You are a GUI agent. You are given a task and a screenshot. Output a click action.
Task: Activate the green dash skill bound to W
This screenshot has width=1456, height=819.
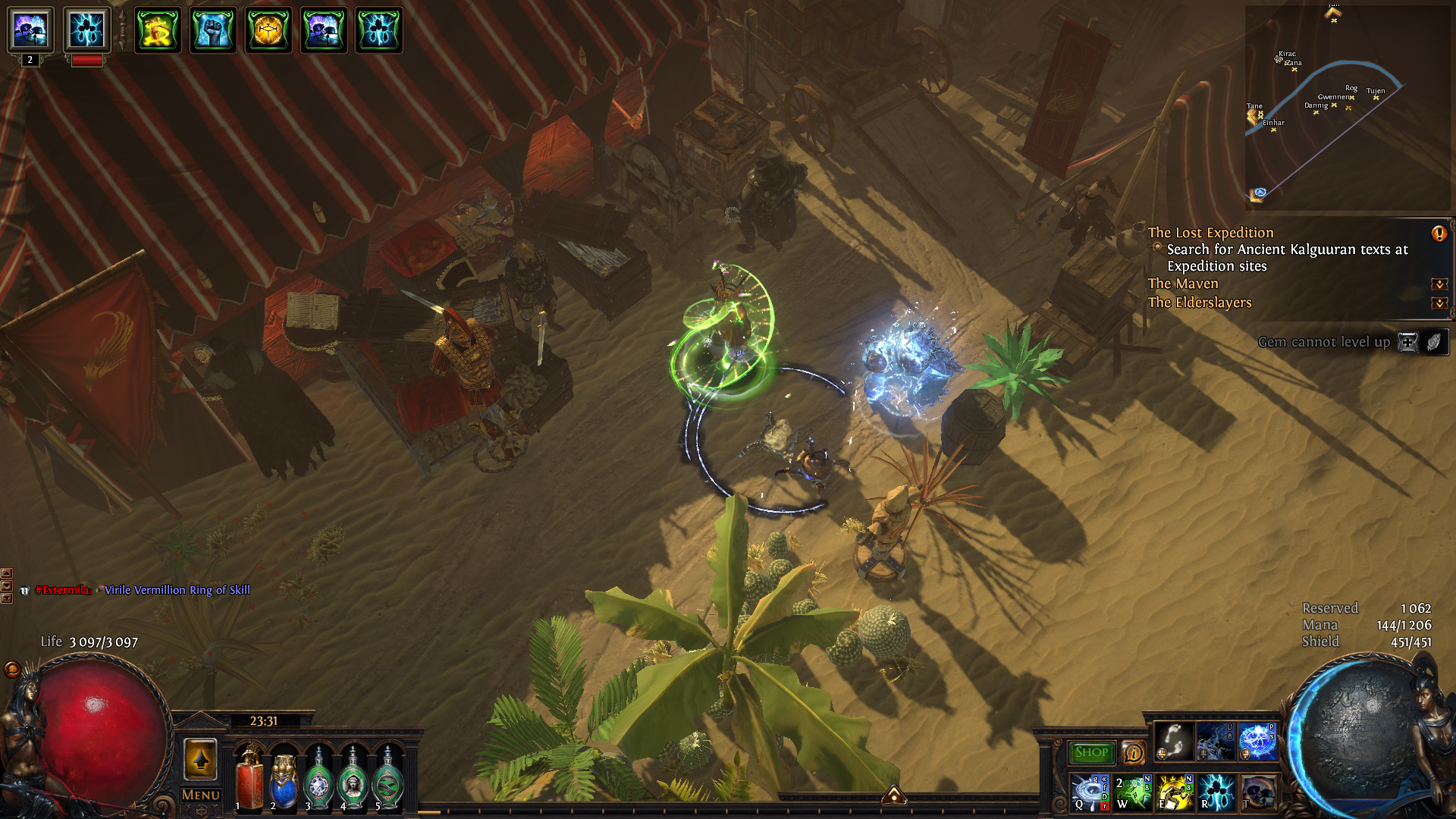pyautogui.click(x=1132, y=792)
